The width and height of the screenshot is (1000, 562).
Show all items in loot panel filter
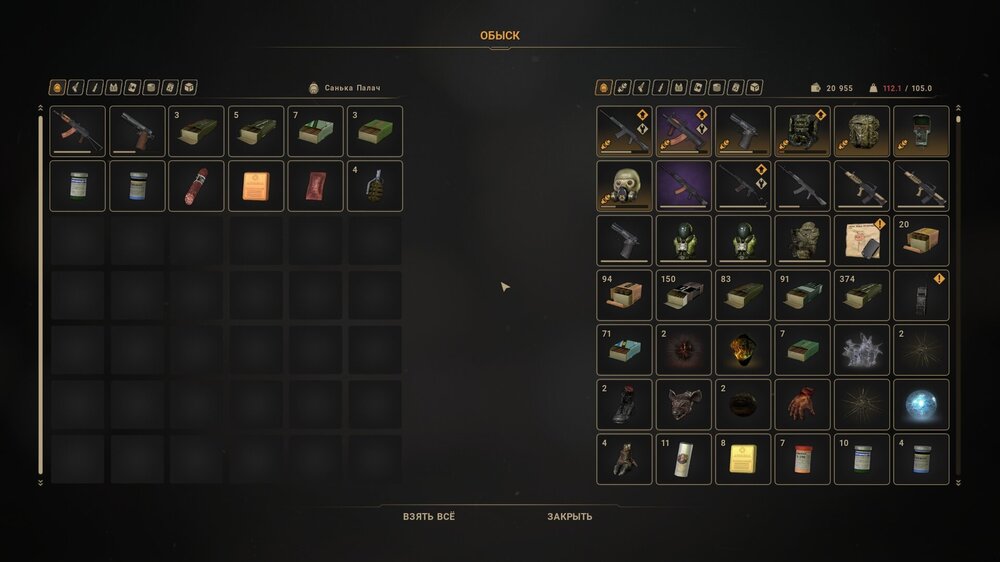click(x=57, y=88)
